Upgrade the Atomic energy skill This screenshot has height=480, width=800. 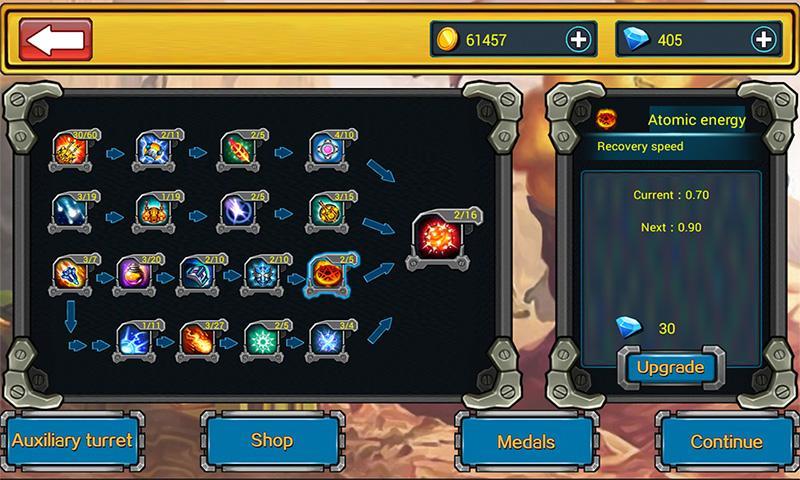670,367
